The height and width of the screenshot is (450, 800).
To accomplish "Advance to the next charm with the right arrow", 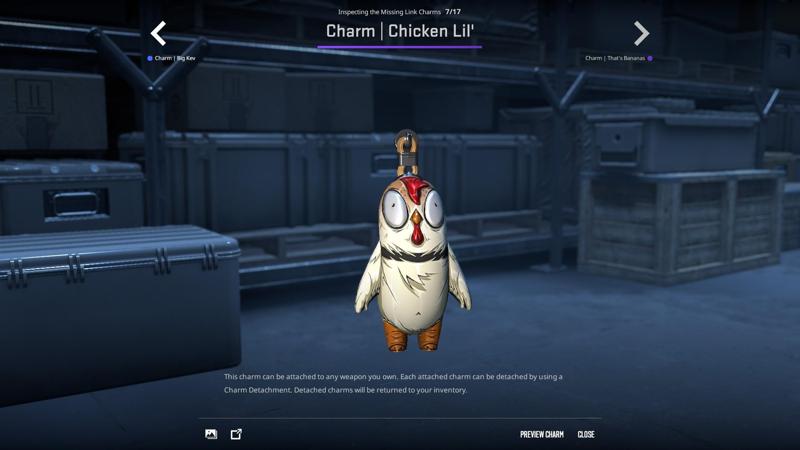I will tap(641, 34).
